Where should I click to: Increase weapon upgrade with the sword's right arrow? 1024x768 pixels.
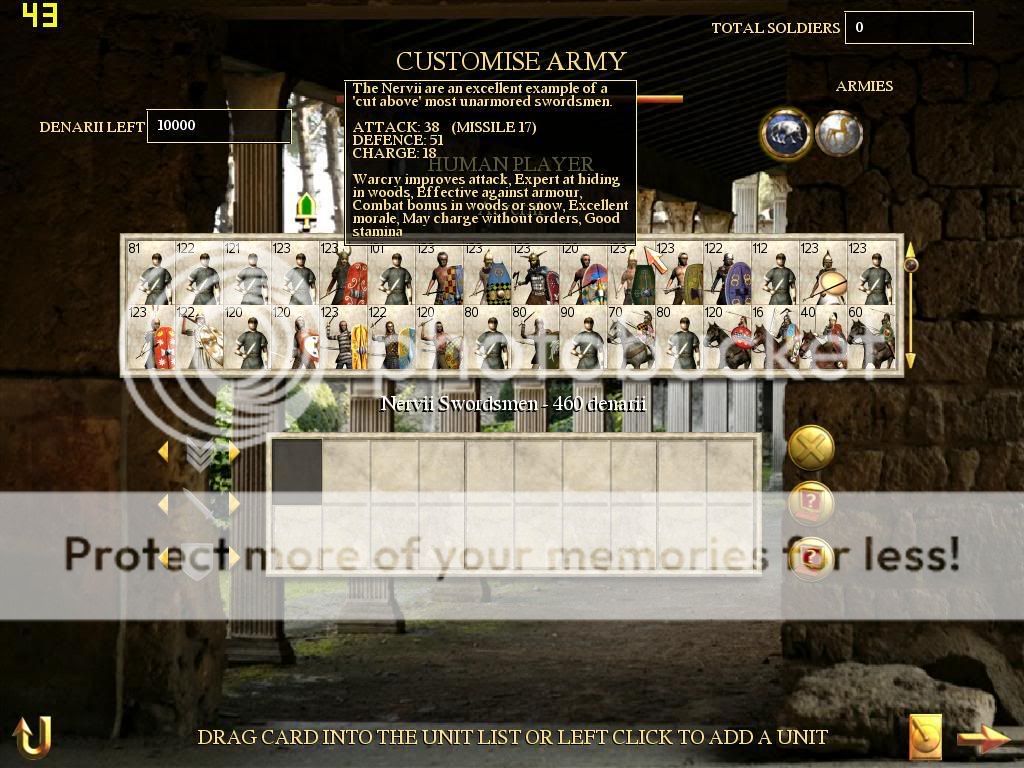[234, 505]
